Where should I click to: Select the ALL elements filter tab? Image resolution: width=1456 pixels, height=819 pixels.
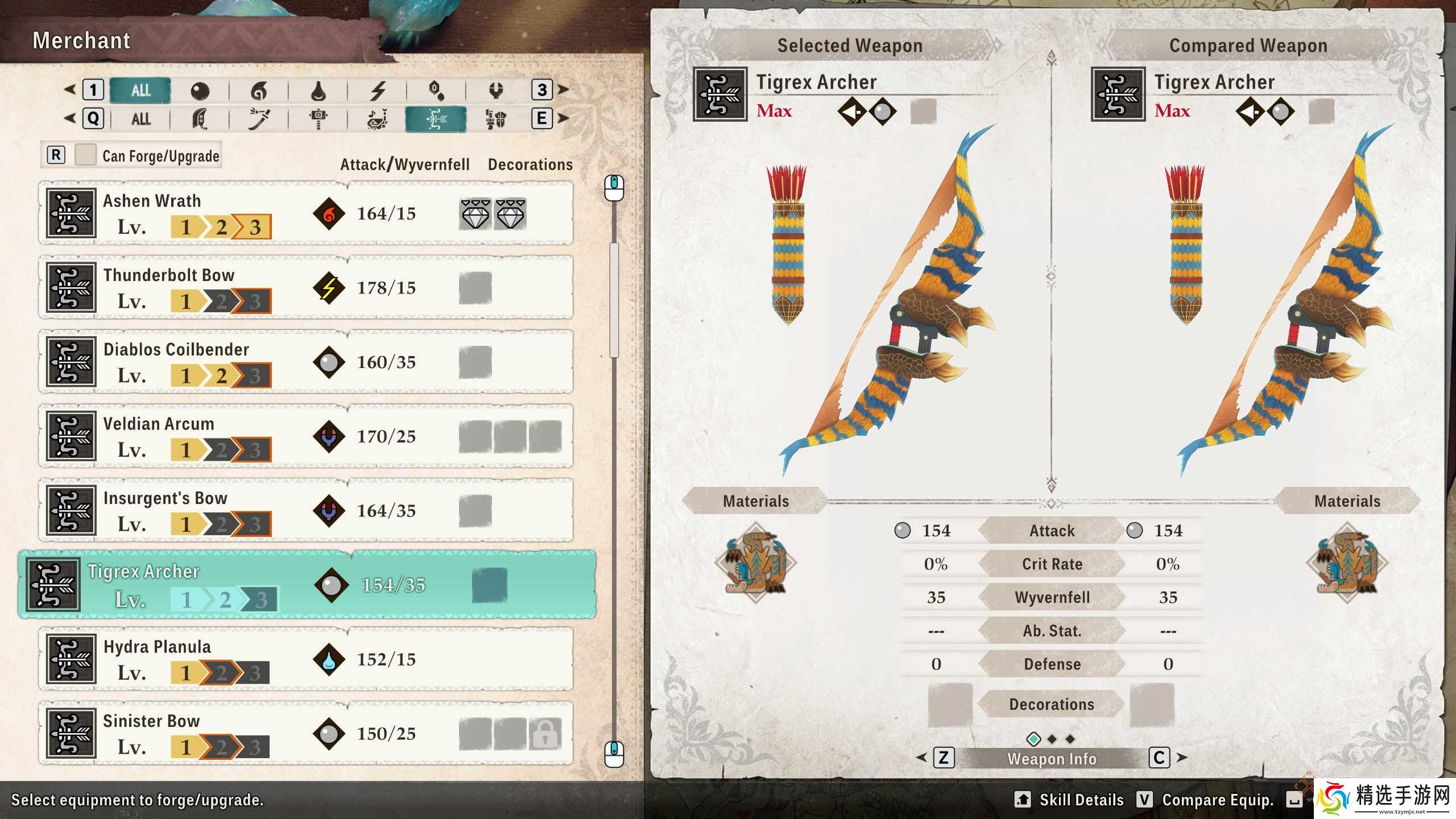140,90
